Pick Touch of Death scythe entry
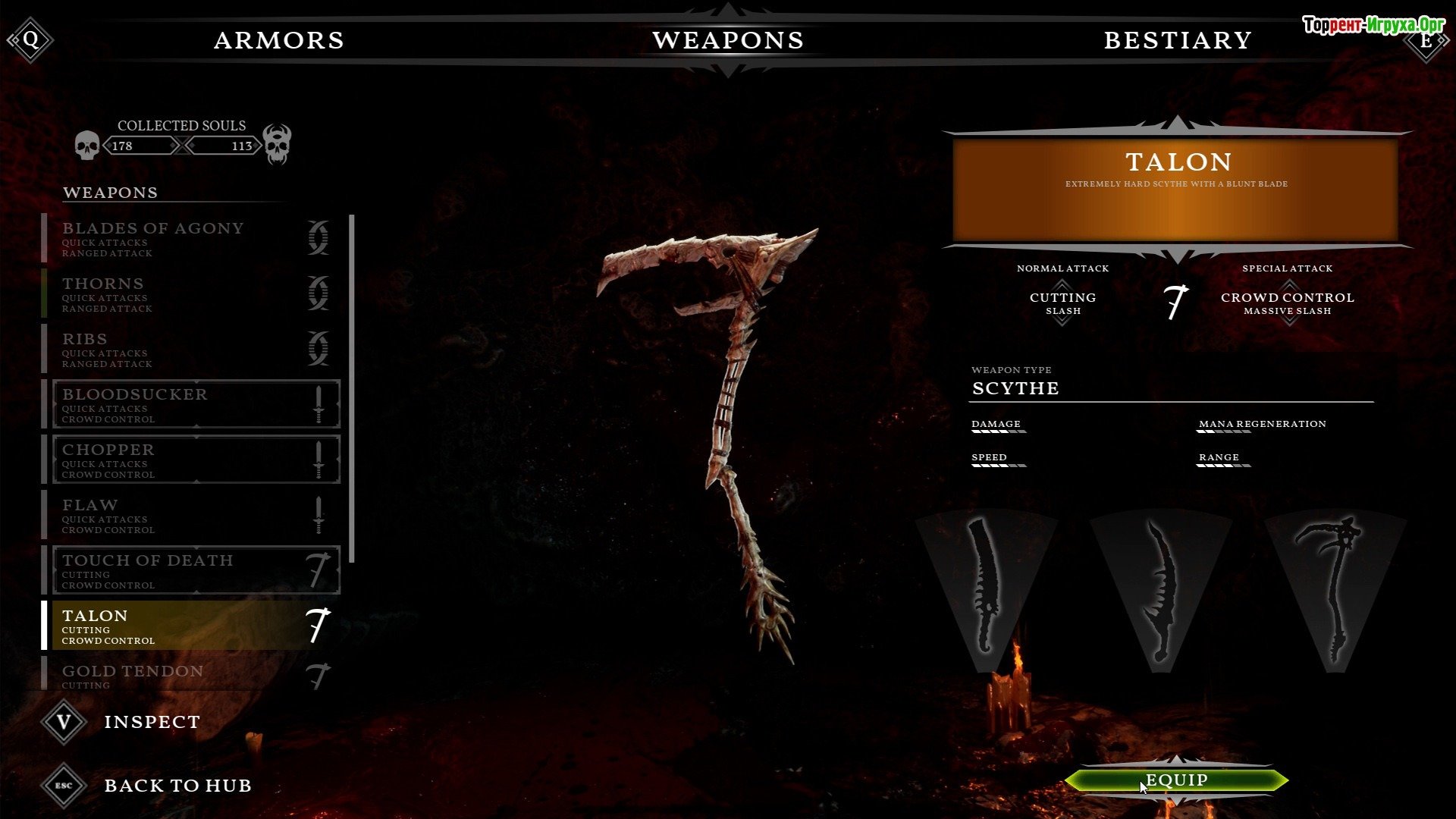Viewport: 1456px width, 819px height. tap(195, 570)
